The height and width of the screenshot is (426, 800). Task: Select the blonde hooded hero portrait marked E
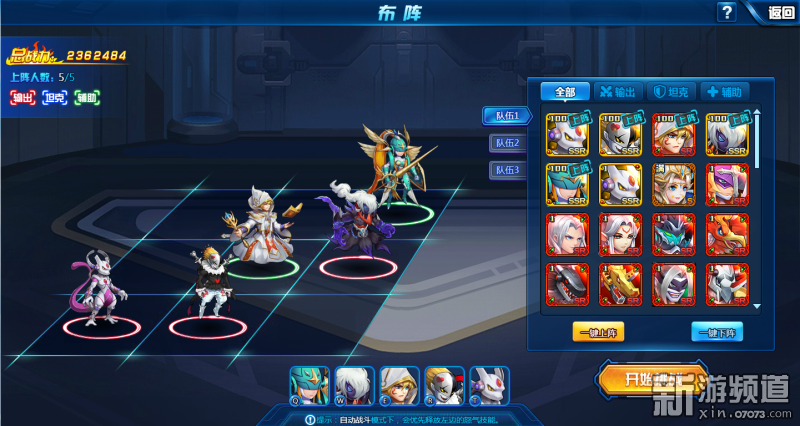[x=399, y=383]
